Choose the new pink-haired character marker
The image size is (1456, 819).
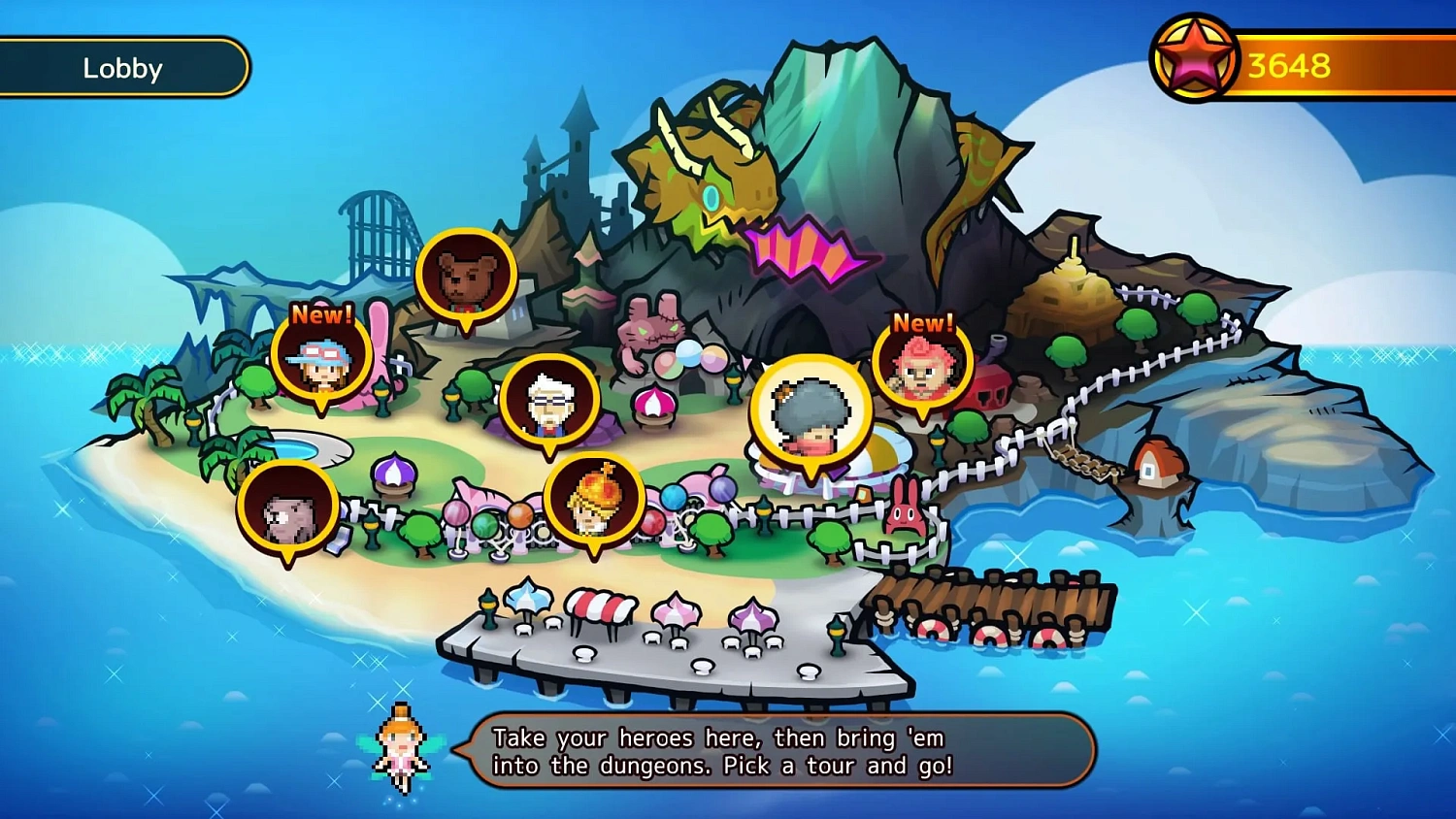click(921, 367)
